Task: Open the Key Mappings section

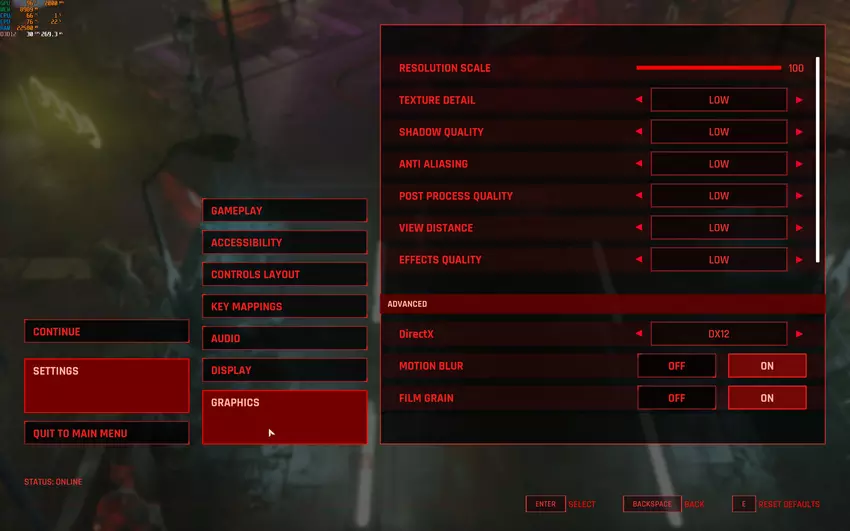Action: click(284, 306)
